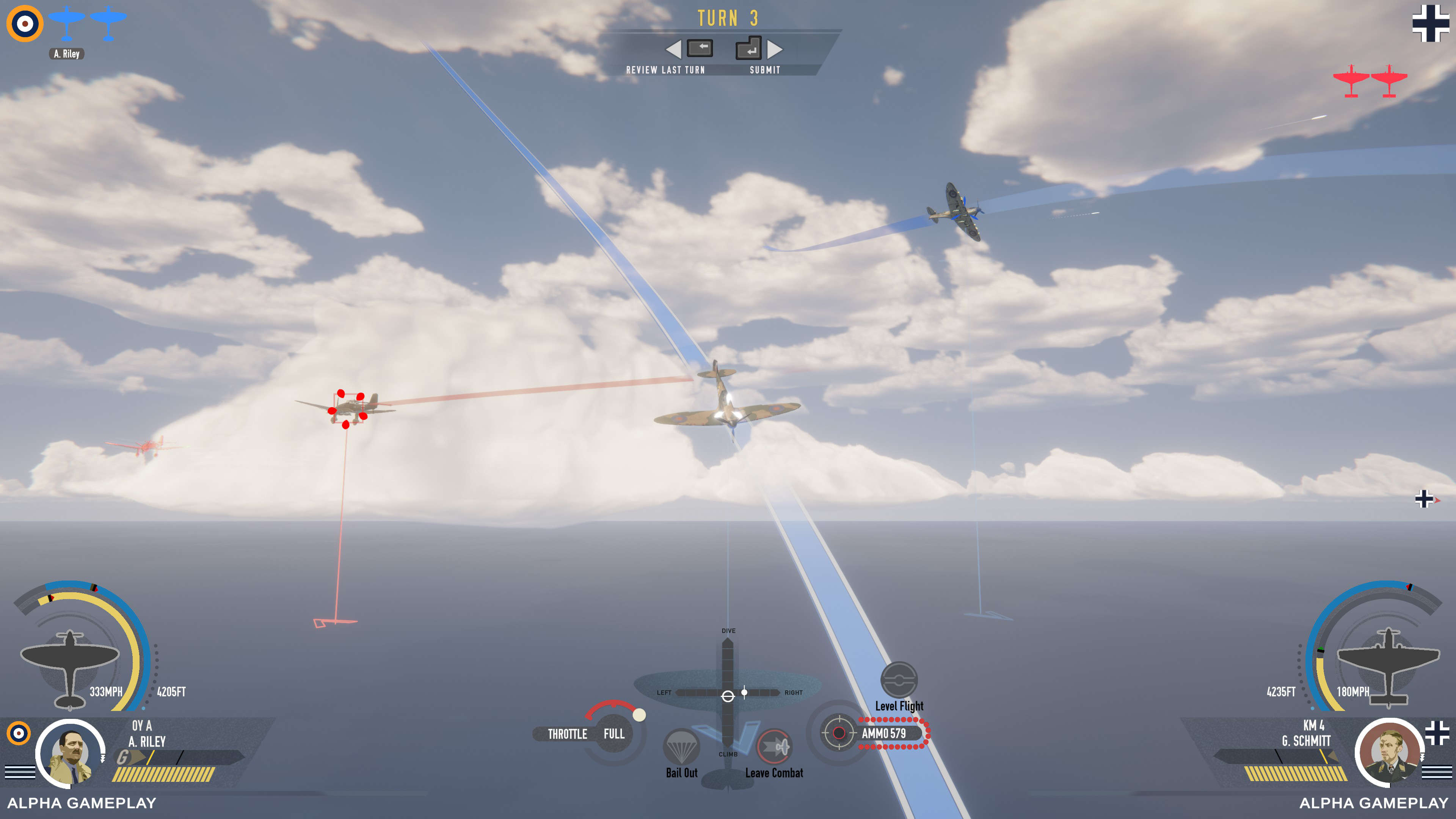Expand A. Riley's pilot details with the double arrow
1456x819 pixels.
[x=102, y=758]
